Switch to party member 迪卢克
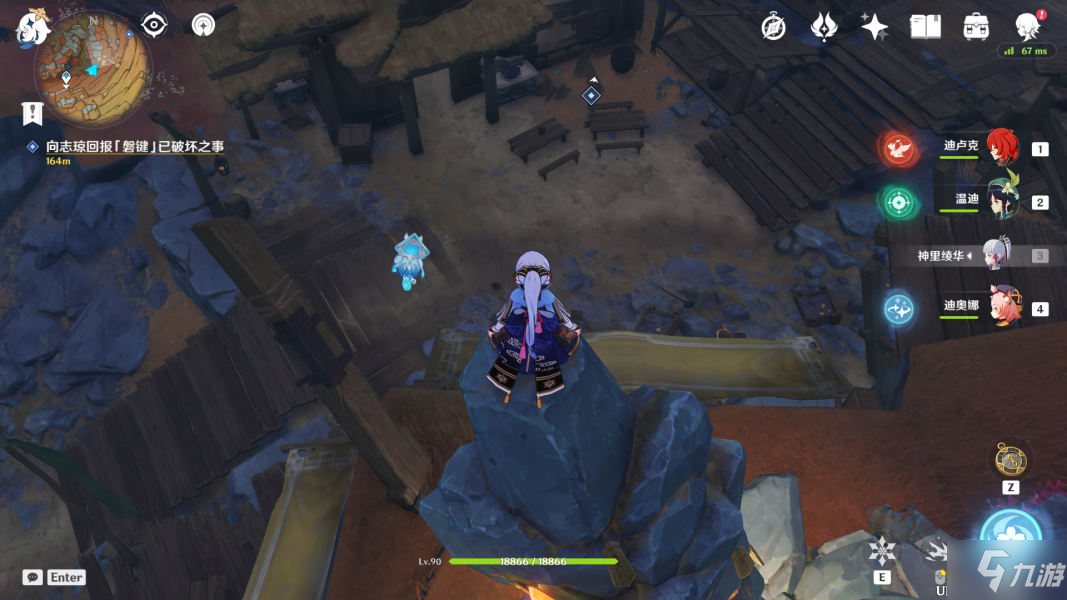Viewport: 1067px width, 600px height. [x=1001, y=148]
